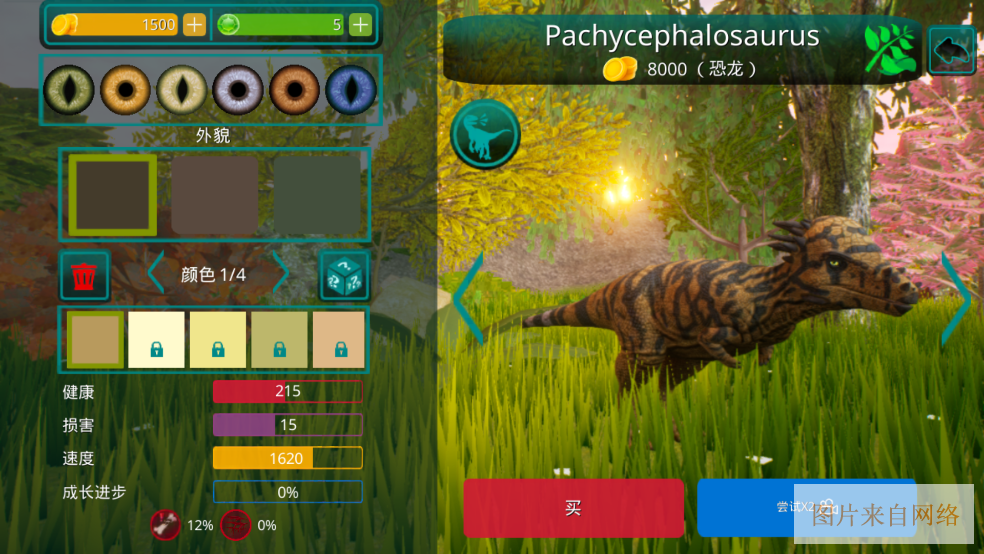Open the round dinosaur silhouette icon

(x=485, y=134)
